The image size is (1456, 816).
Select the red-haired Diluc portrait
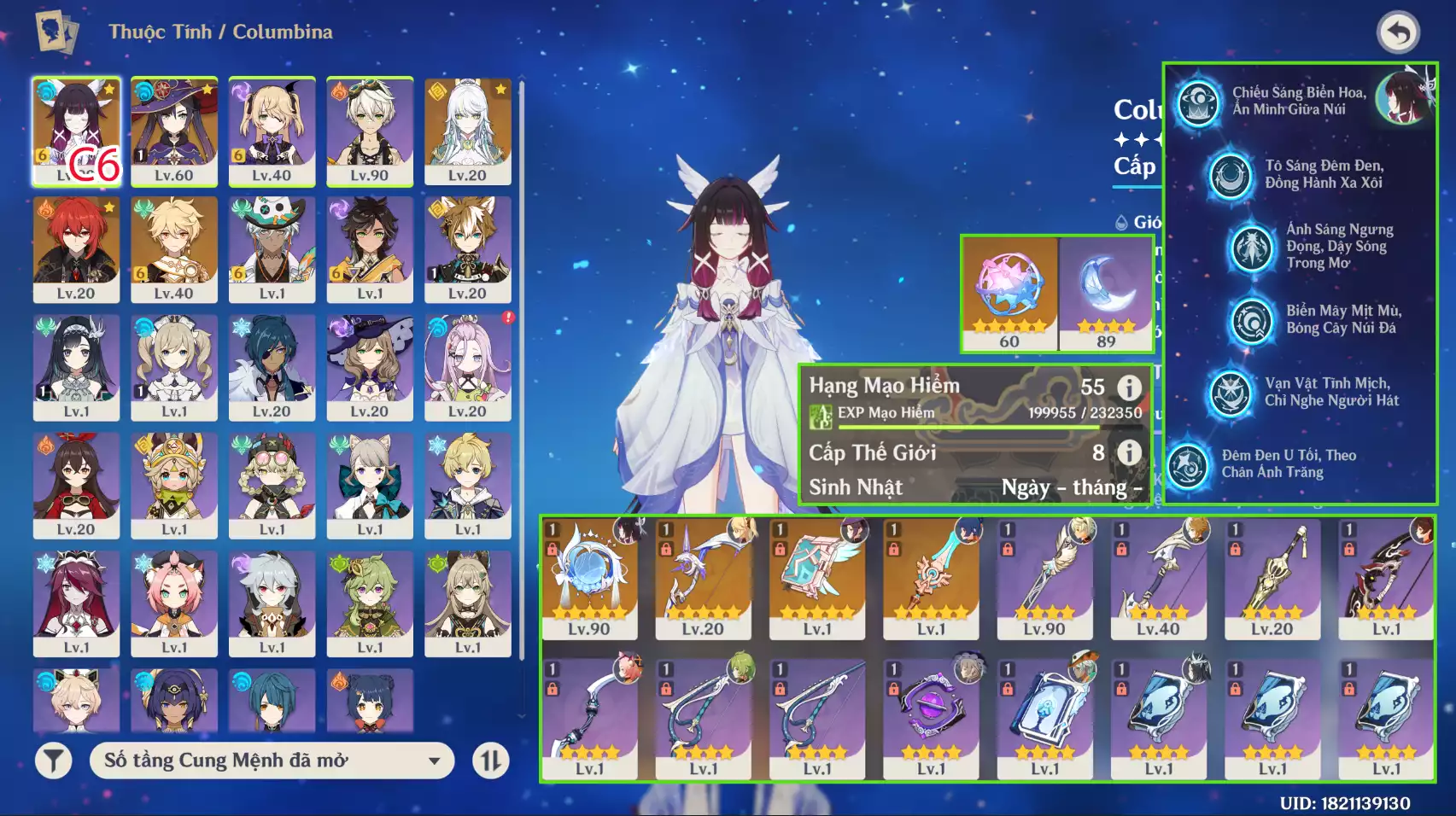pyautogui.click(x=76, y=248)
